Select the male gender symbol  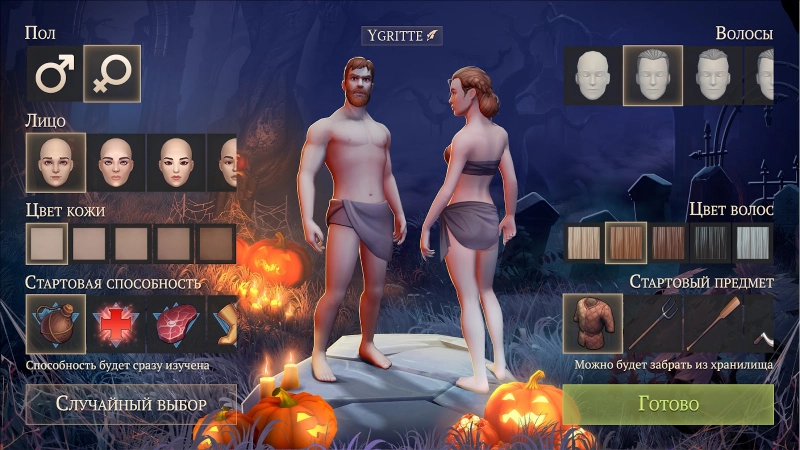[x=54, y=74]
